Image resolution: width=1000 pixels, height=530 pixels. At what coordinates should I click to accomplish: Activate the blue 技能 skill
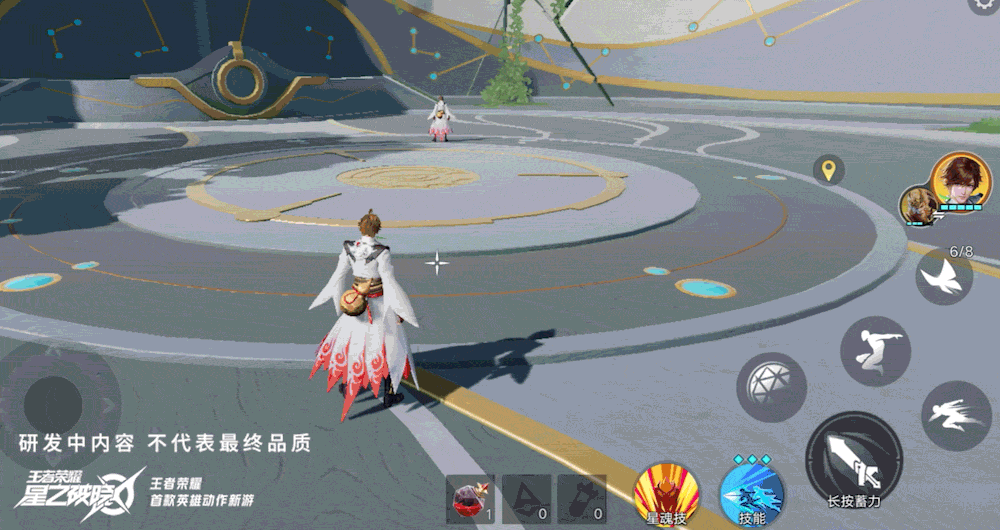751,491
